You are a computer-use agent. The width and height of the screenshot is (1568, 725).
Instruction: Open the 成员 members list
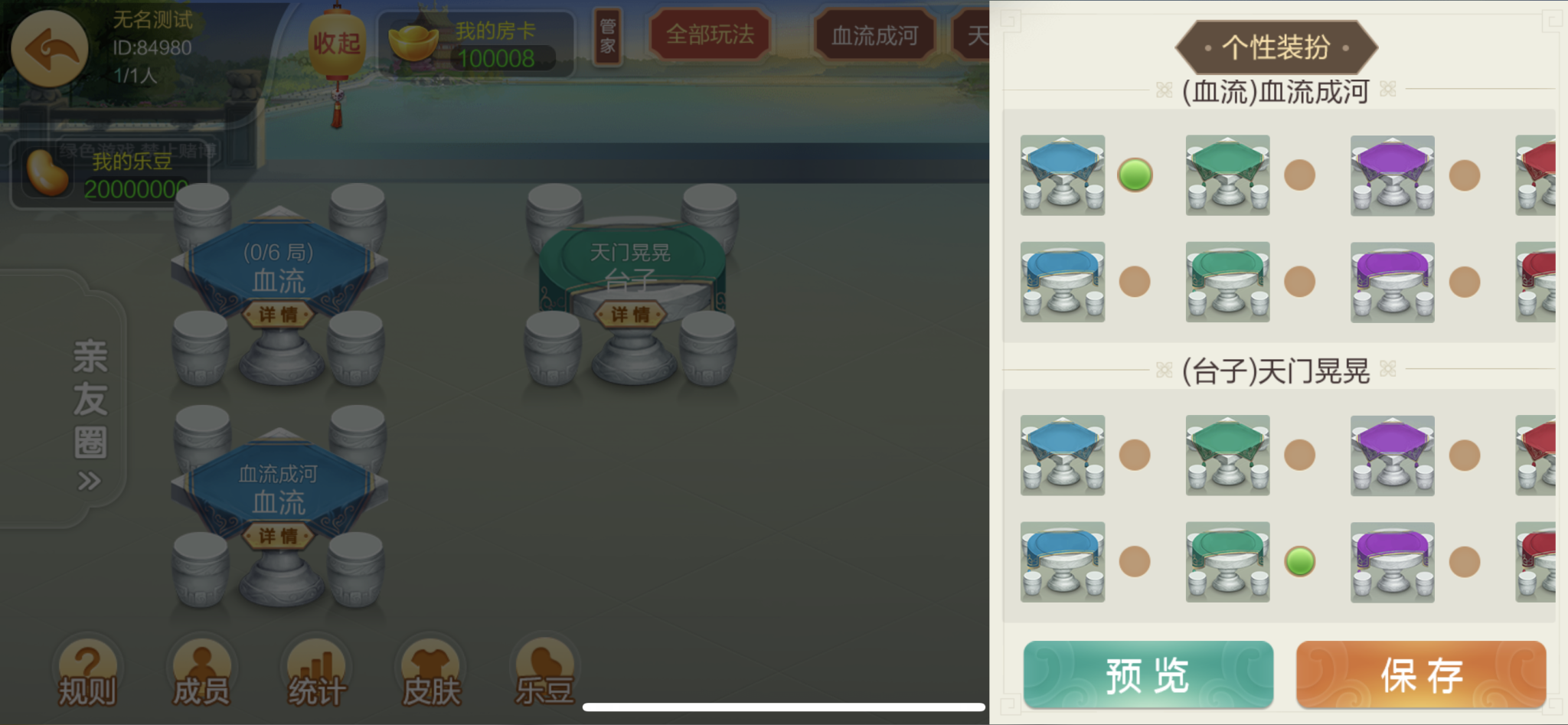point(201,670)
